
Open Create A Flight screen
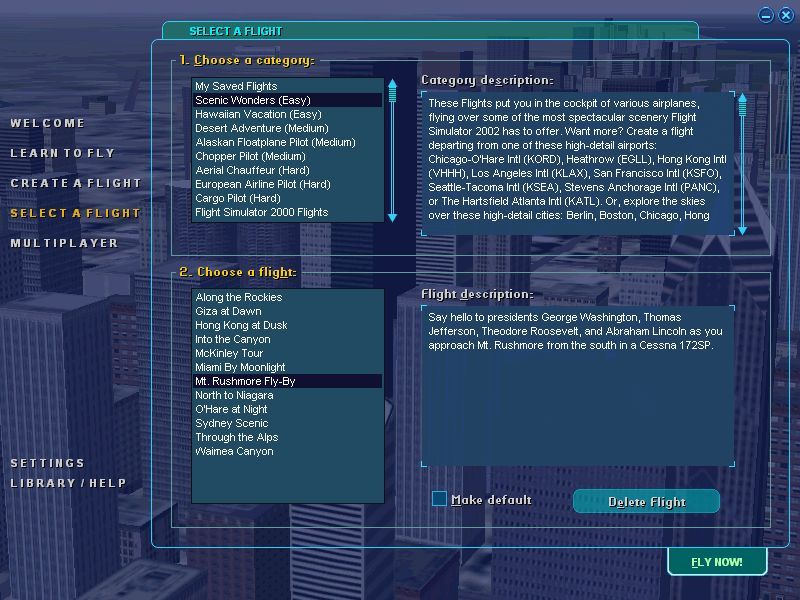[x=76, y=183]
